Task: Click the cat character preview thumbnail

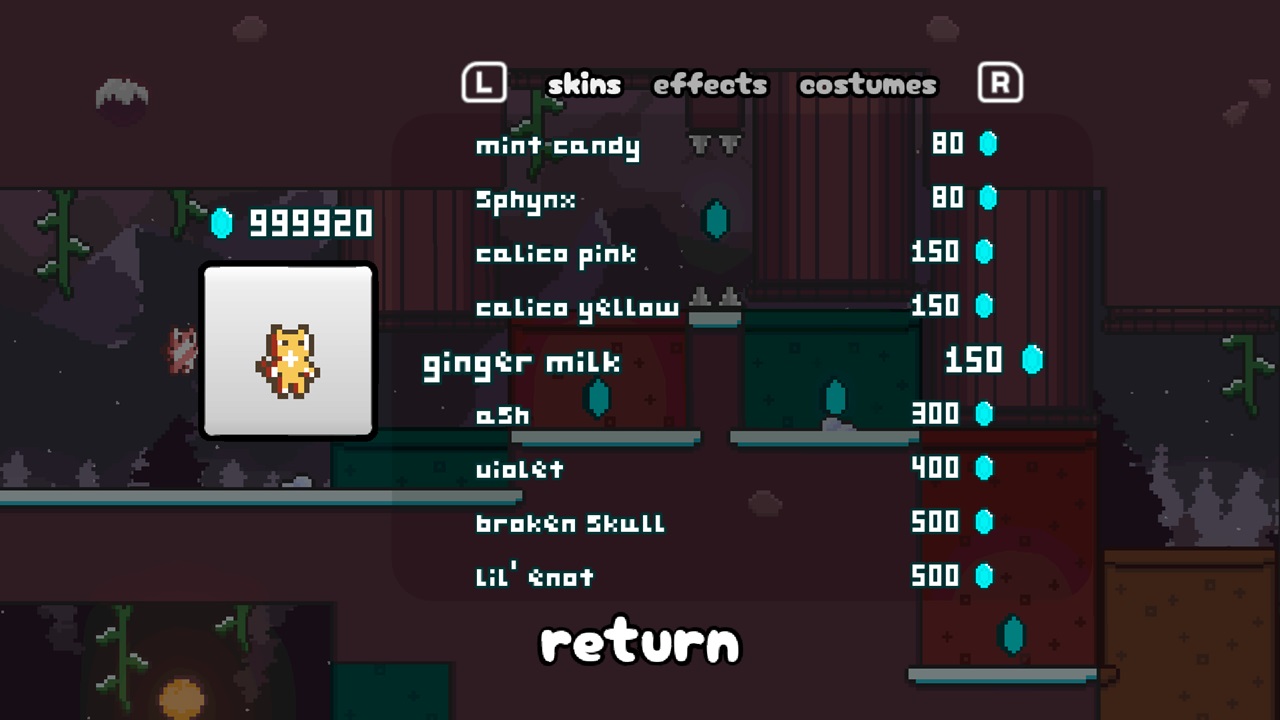Action: pos(287,352)
